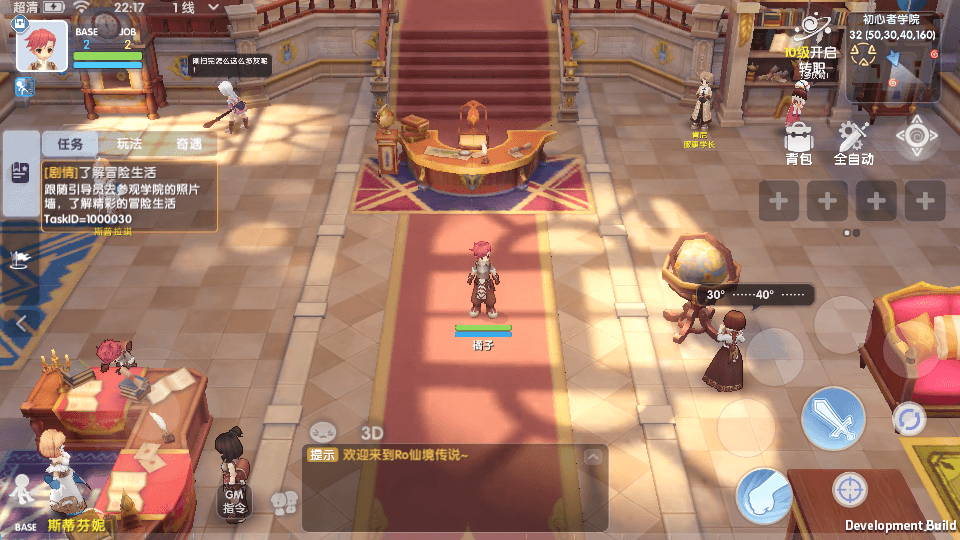This screenshot has height=540, width=960.
Task: Open the quest journal book icon
Action: tap(20, 172)
